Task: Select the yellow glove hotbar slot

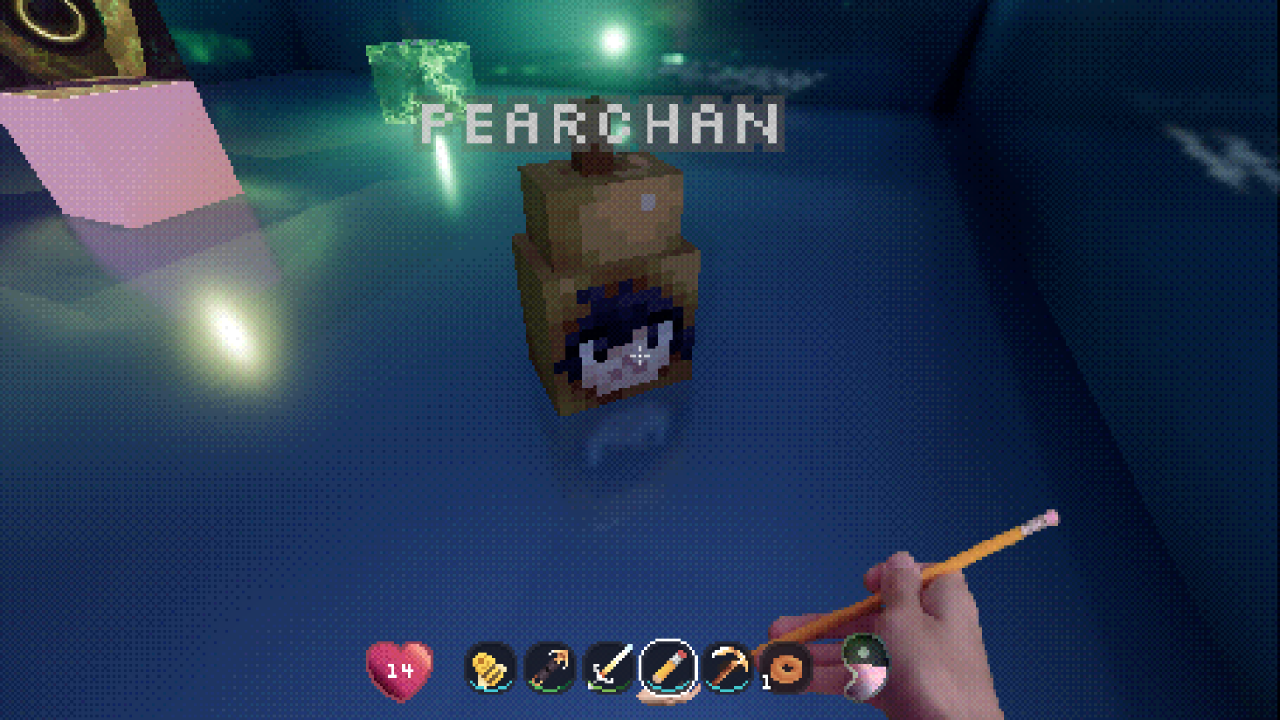Action: point(490,667)
